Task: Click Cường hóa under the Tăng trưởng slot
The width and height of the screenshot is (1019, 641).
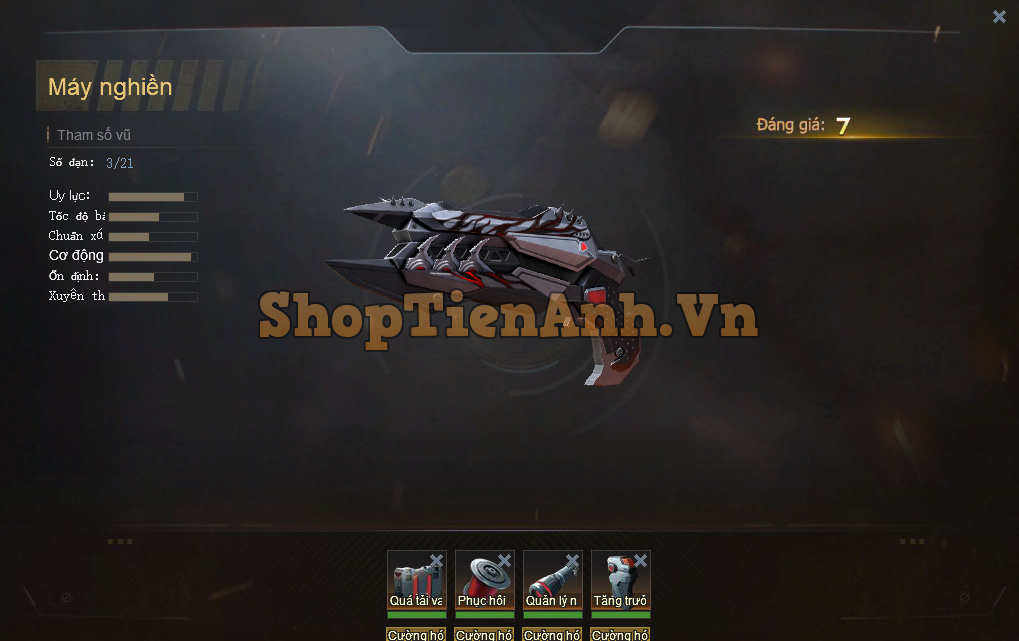Action: [x=620, y=634]
